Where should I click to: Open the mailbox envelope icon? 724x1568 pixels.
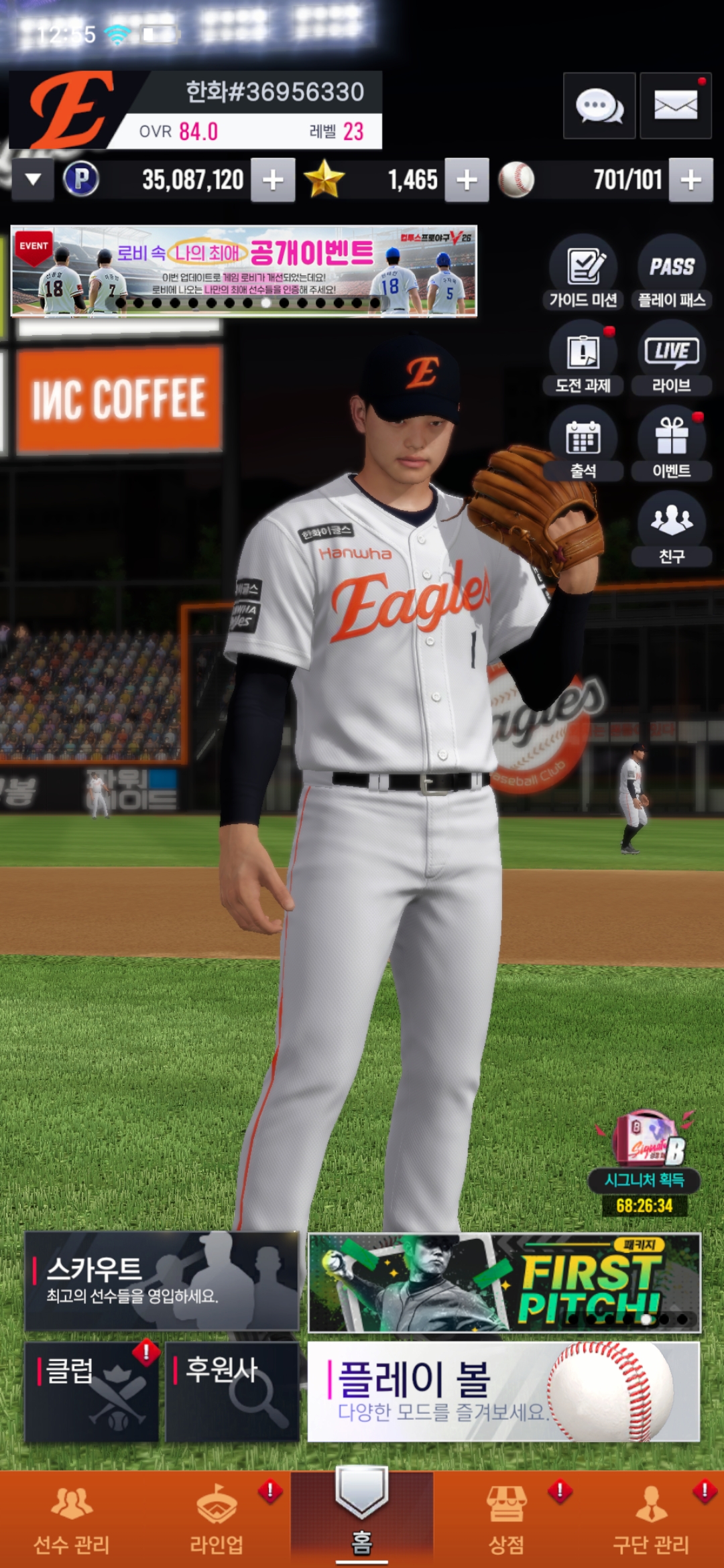(x=675, y=106)
